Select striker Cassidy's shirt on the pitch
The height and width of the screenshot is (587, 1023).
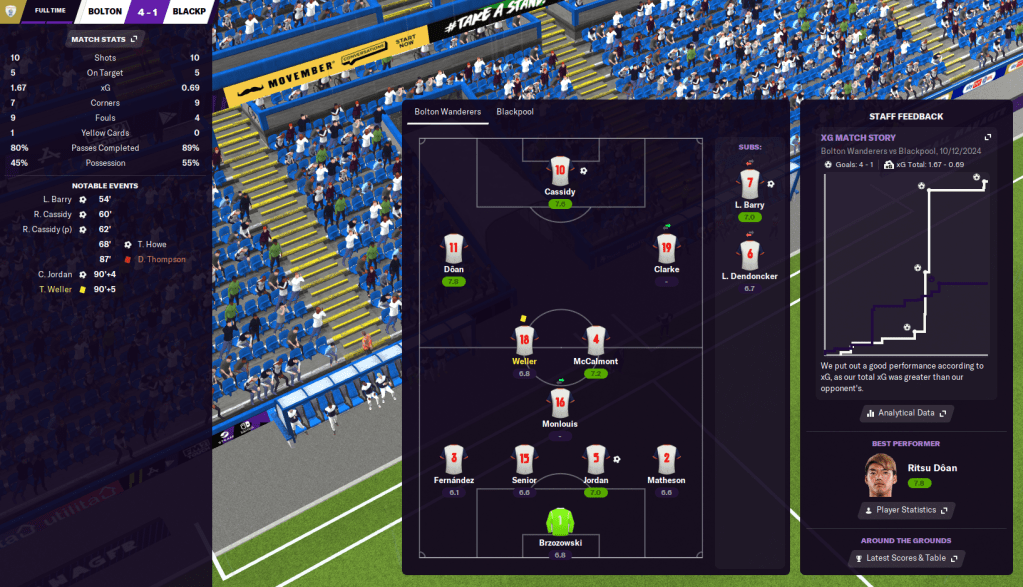tap(560, 170)
